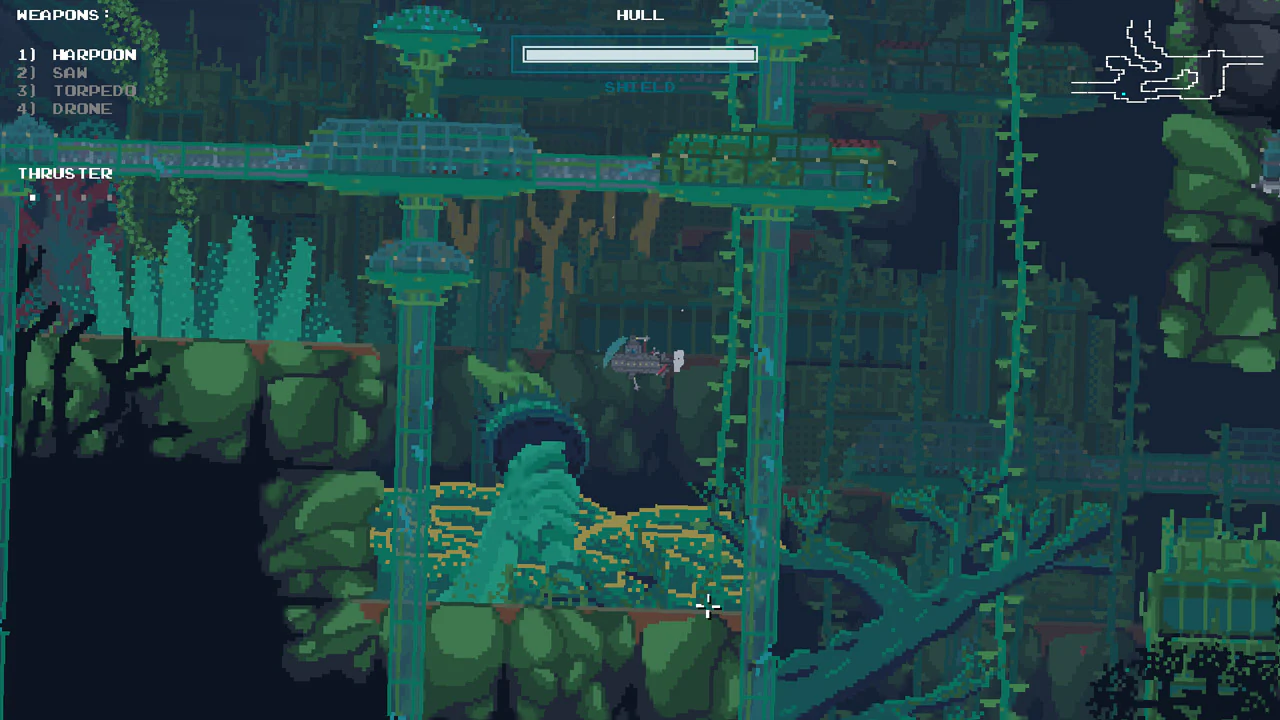Click the HULL label above the health bar

pos(639,14)
